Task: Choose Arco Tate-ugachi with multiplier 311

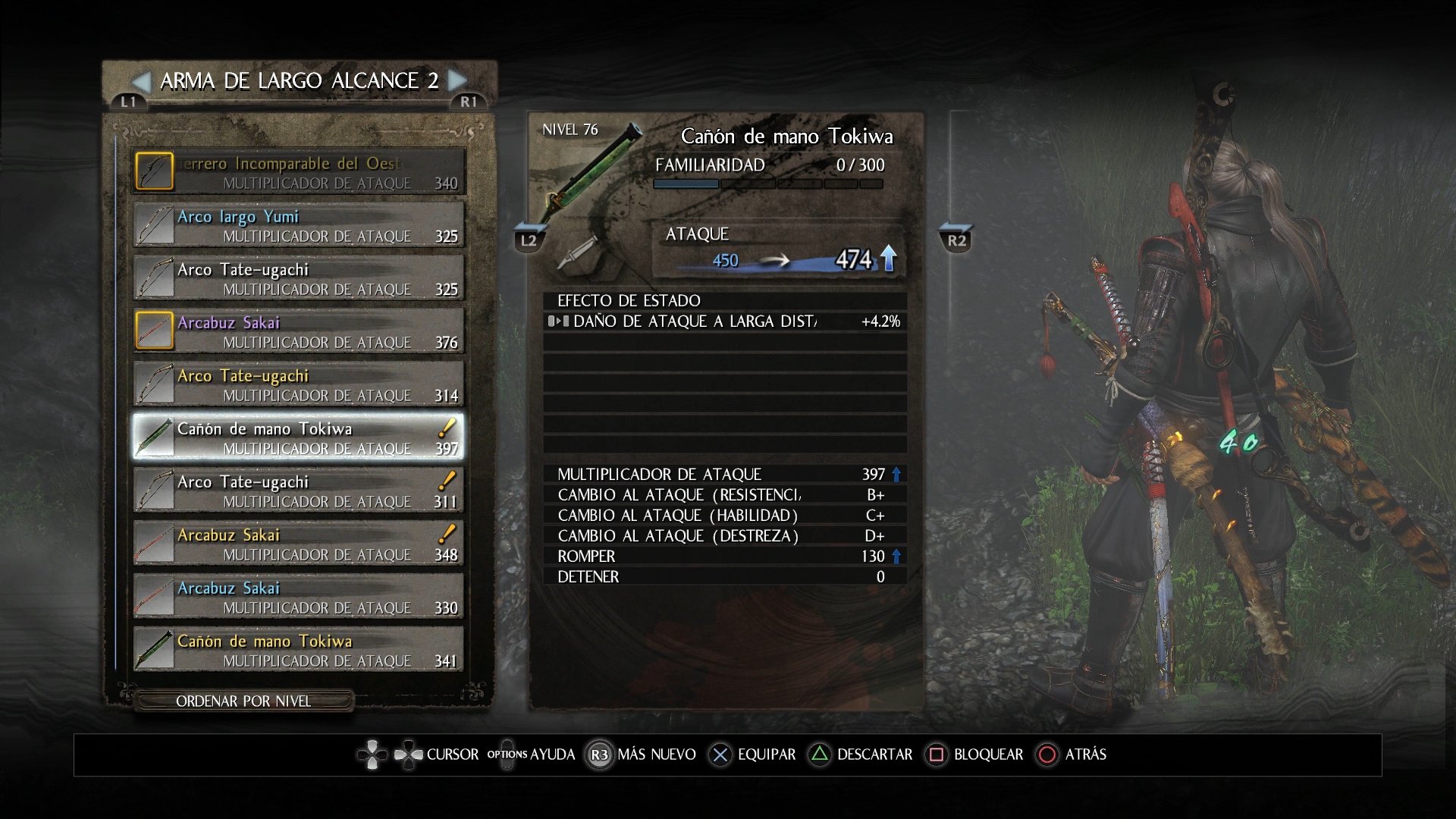Action: coord(299,491)
